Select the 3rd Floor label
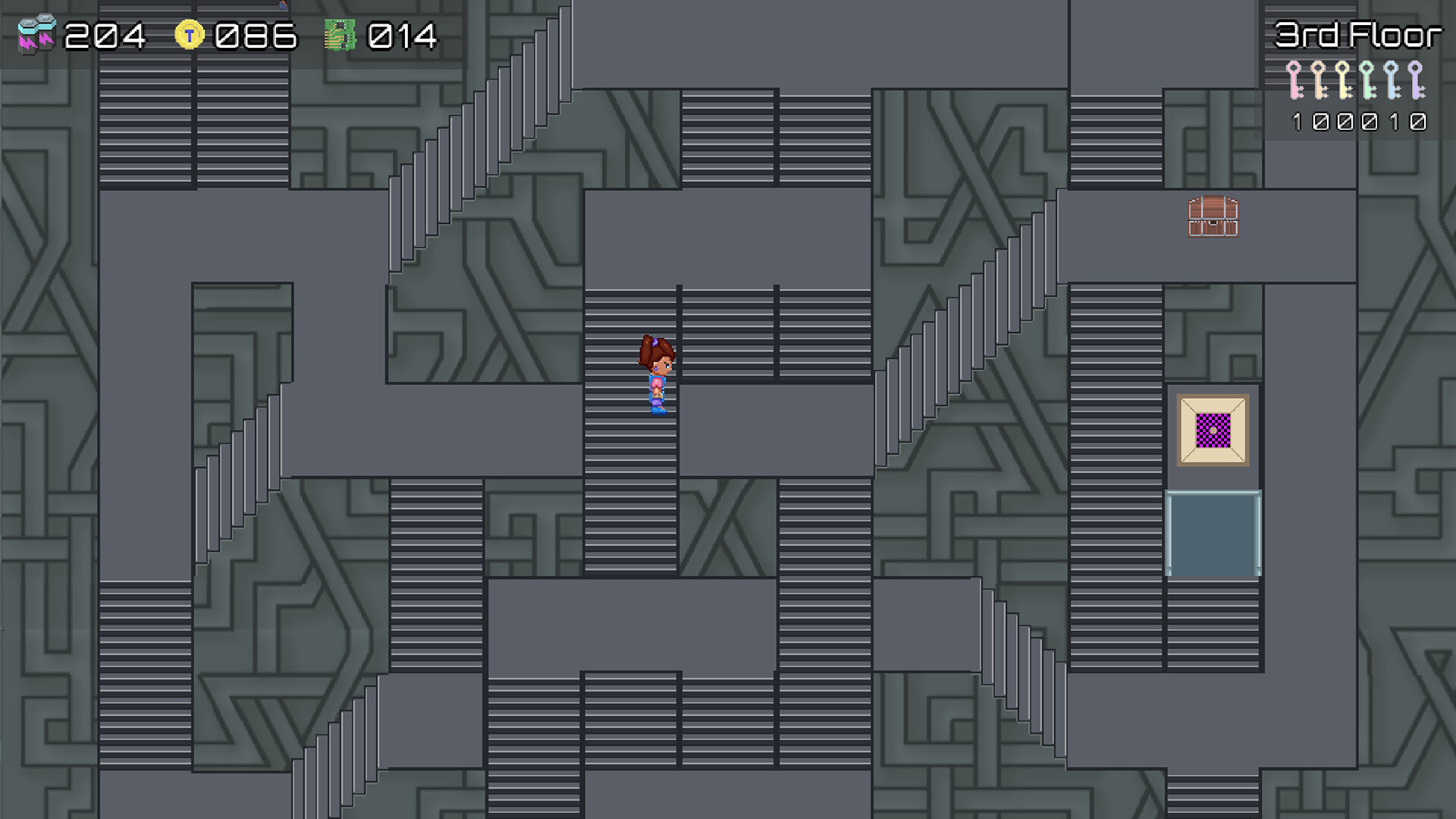This screenshot has height=819, width=1456. coord(1360,34)
